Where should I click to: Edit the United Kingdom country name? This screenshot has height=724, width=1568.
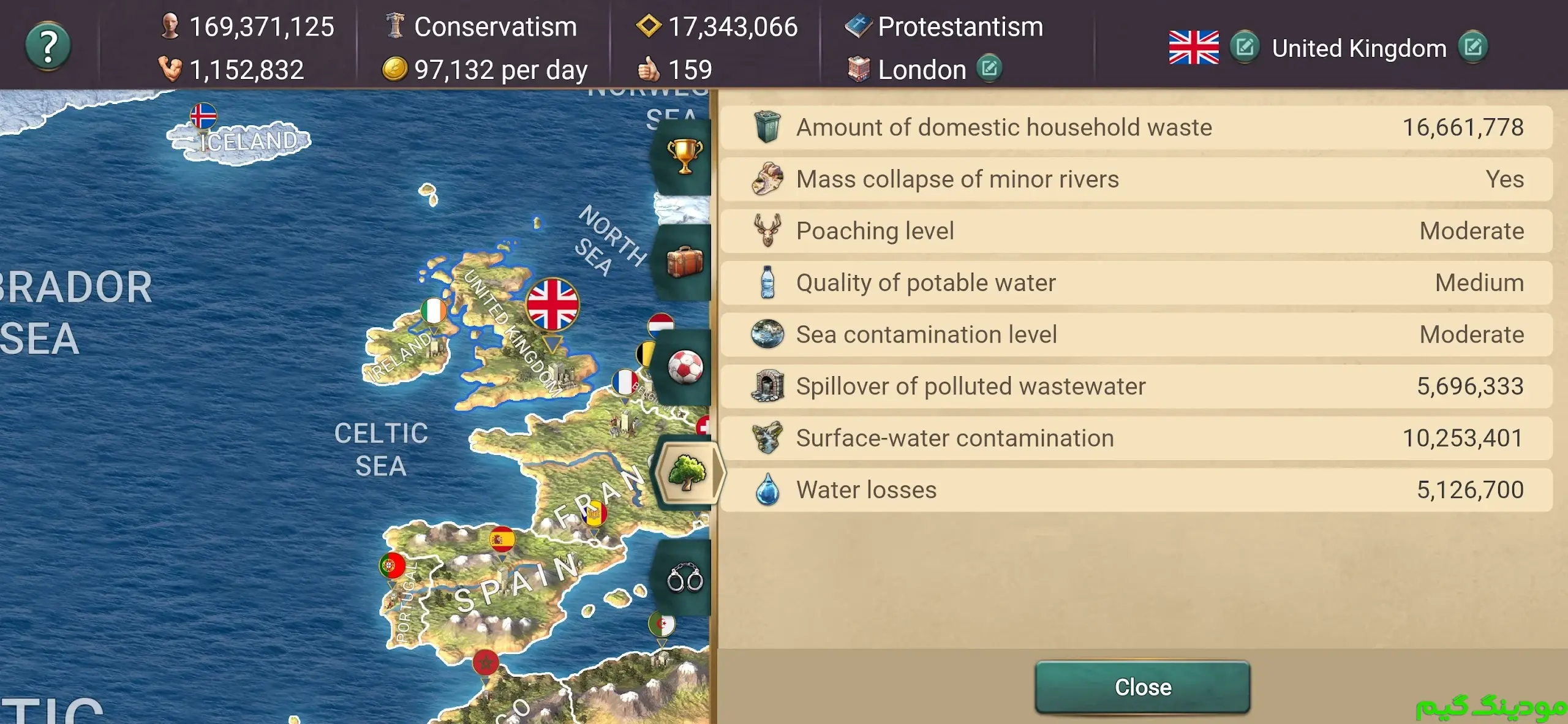1473,47
